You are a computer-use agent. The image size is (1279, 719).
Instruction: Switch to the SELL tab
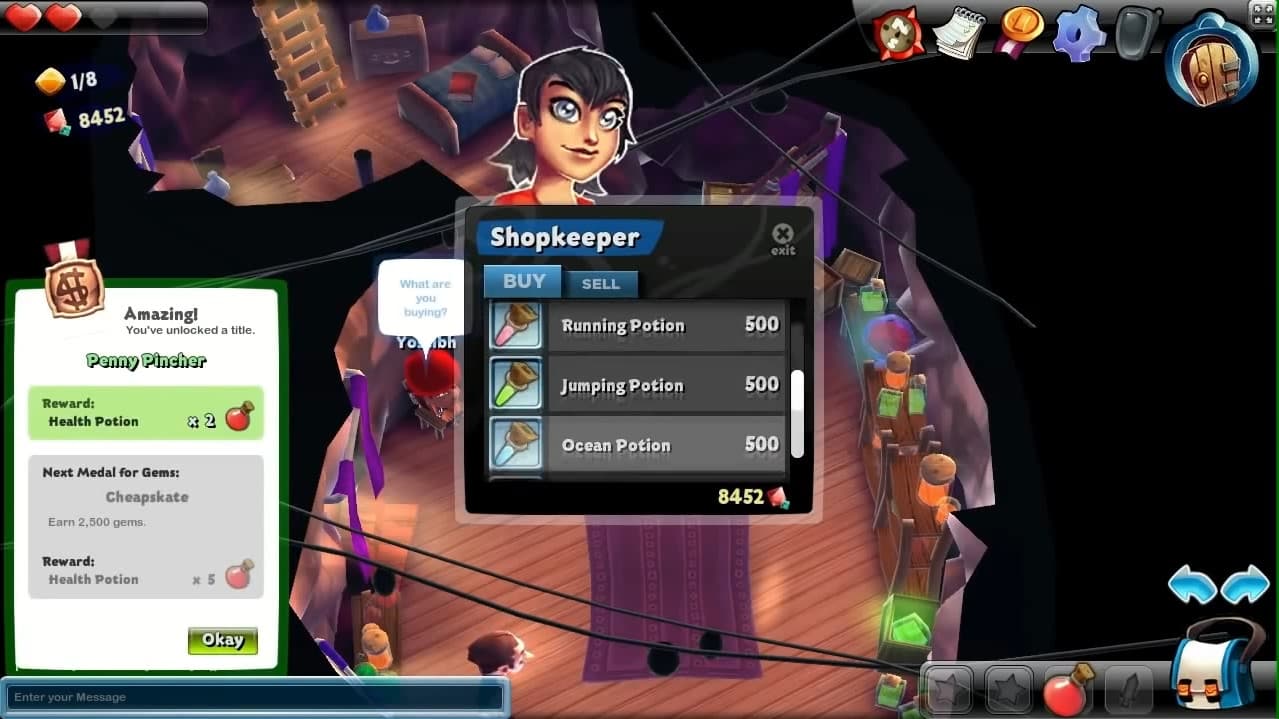tap(600, 284)
